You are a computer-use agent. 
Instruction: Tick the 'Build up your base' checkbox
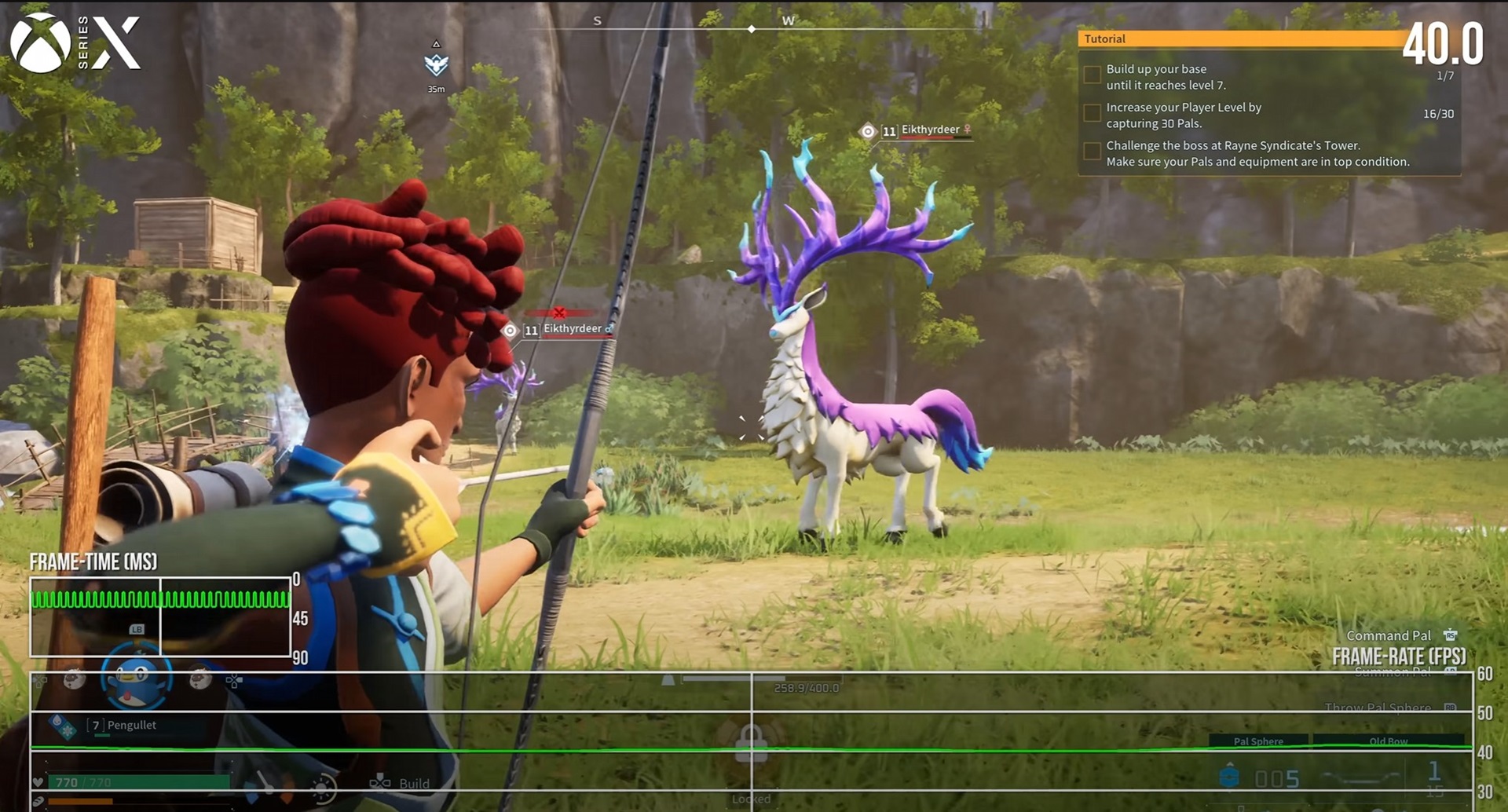pyautogui.click(x=1092, y=75)
